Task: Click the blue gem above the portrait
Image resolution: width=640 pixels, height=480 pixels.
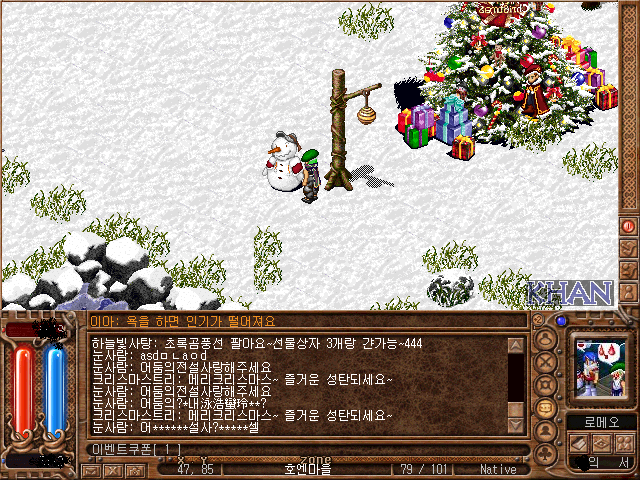Action: 561,321
